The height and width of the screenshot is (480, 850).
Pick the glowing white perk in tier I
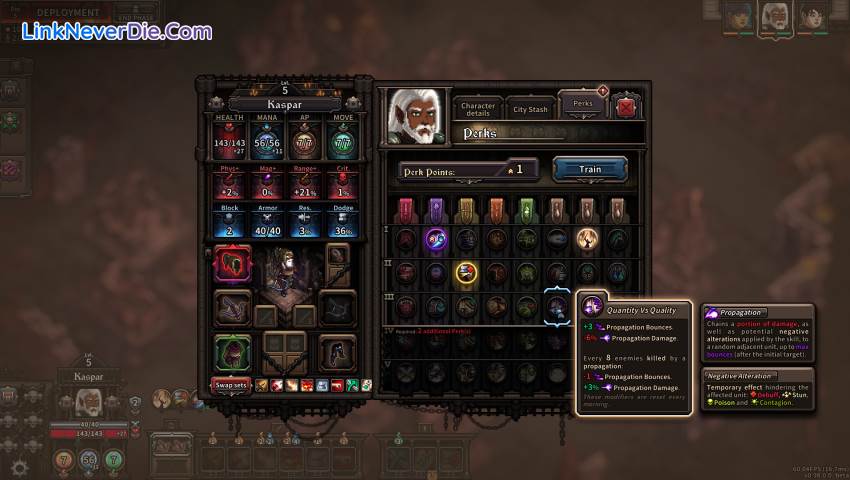587,239
